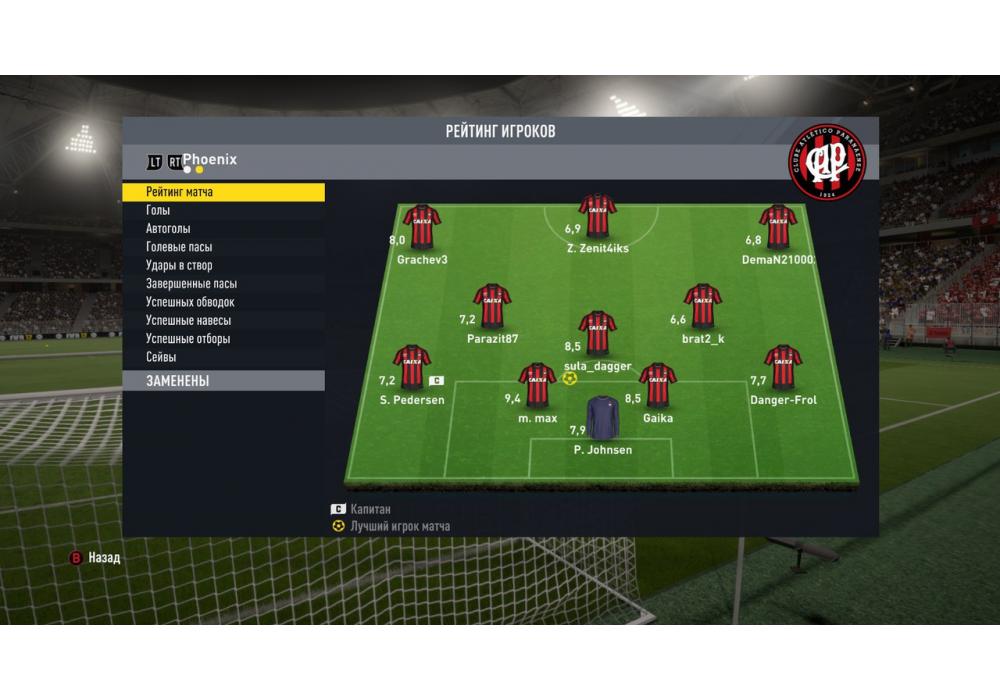Pick player Z. Zenit4iks on the pitch

tap(597, 214)
